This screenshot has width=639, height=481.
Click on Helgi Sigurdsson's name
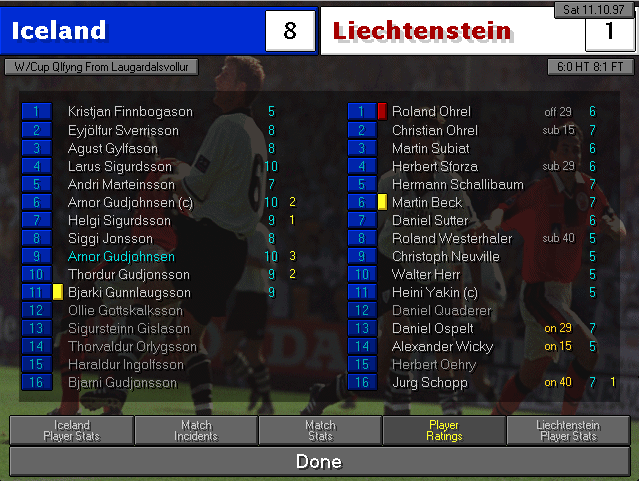pos(119,220)
